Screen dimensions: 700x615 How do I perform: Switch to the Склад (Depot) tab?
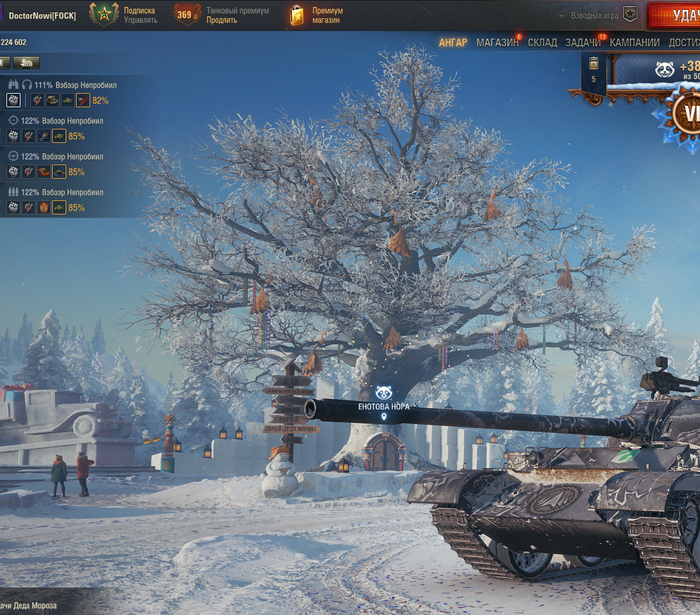[x=543, y=43]
